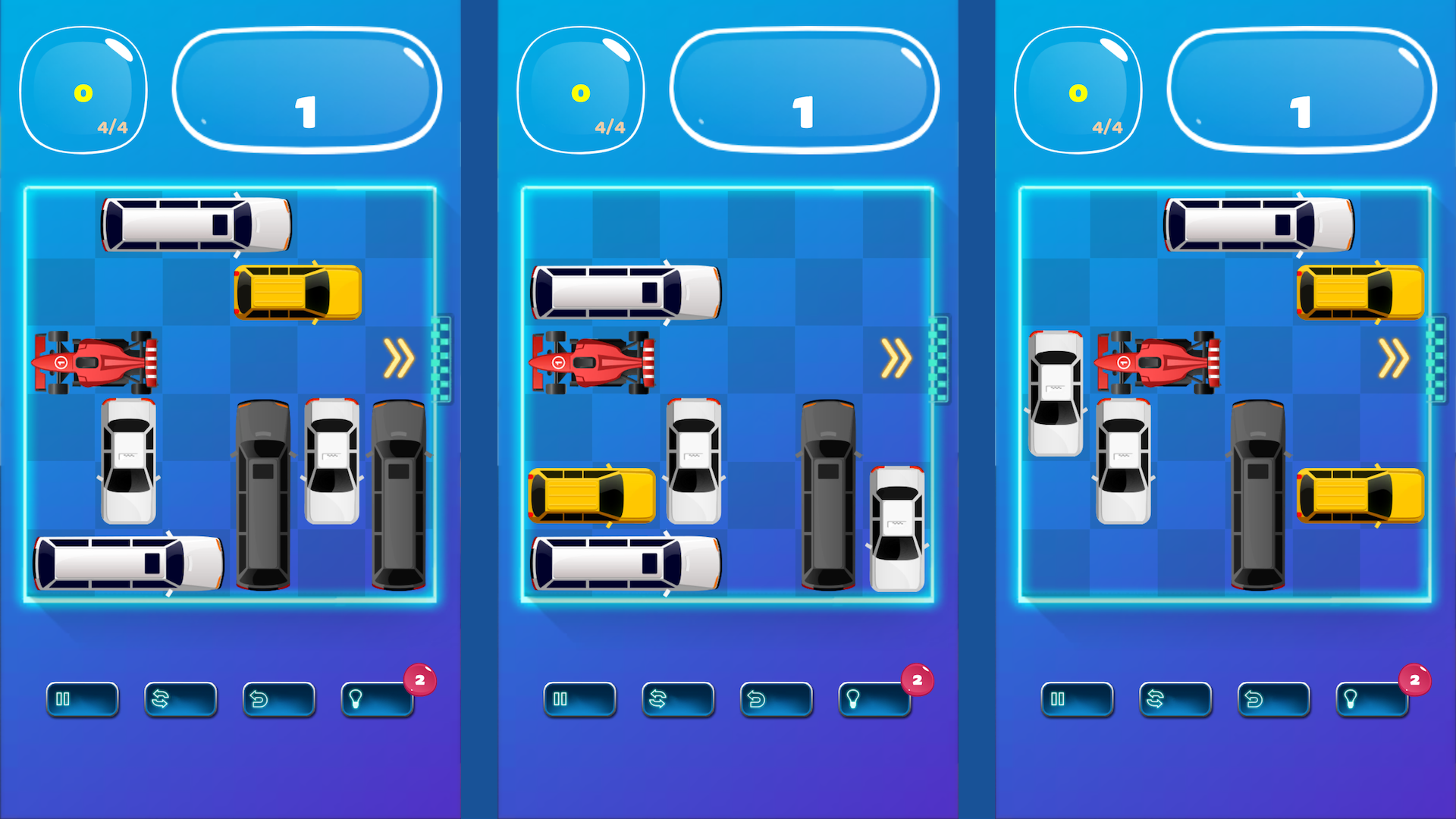Tap the lightbulb hint icon in the middle panel
The width and height of the screenshot is (1456, 819).
pos(873,699)
